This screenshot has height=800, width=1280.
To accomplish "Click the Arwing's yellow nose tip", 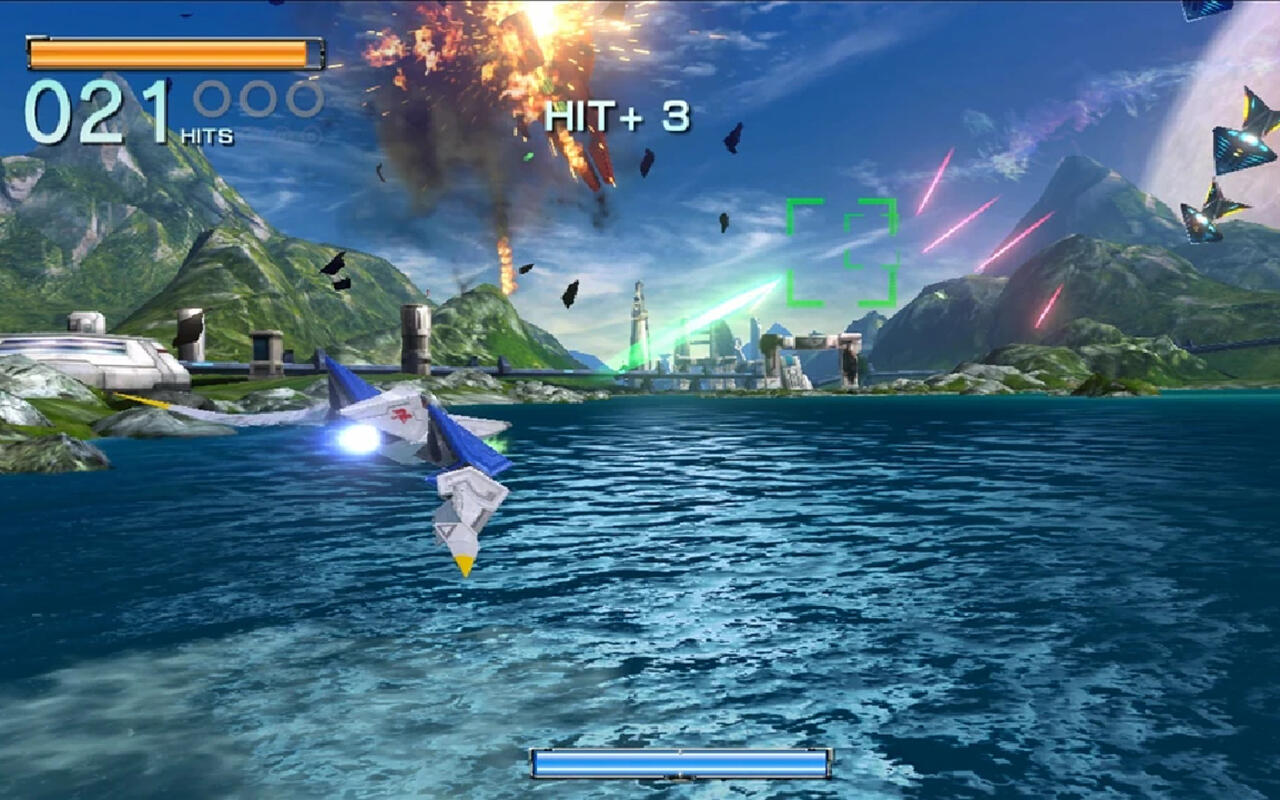I will [x=465, y=565].
